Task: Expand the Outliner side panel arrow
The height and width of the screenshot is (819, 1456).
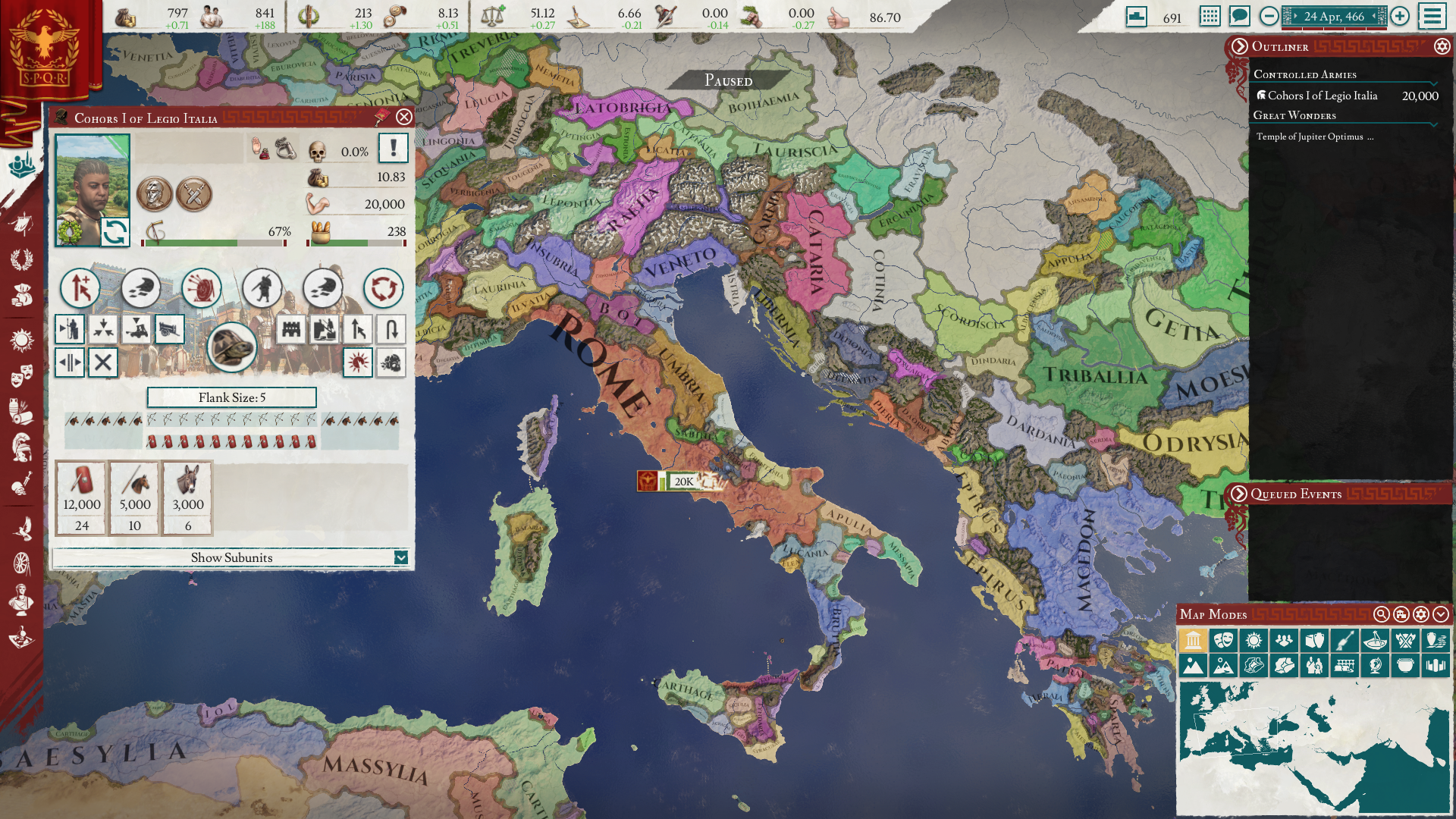Action: point(1238,47)
